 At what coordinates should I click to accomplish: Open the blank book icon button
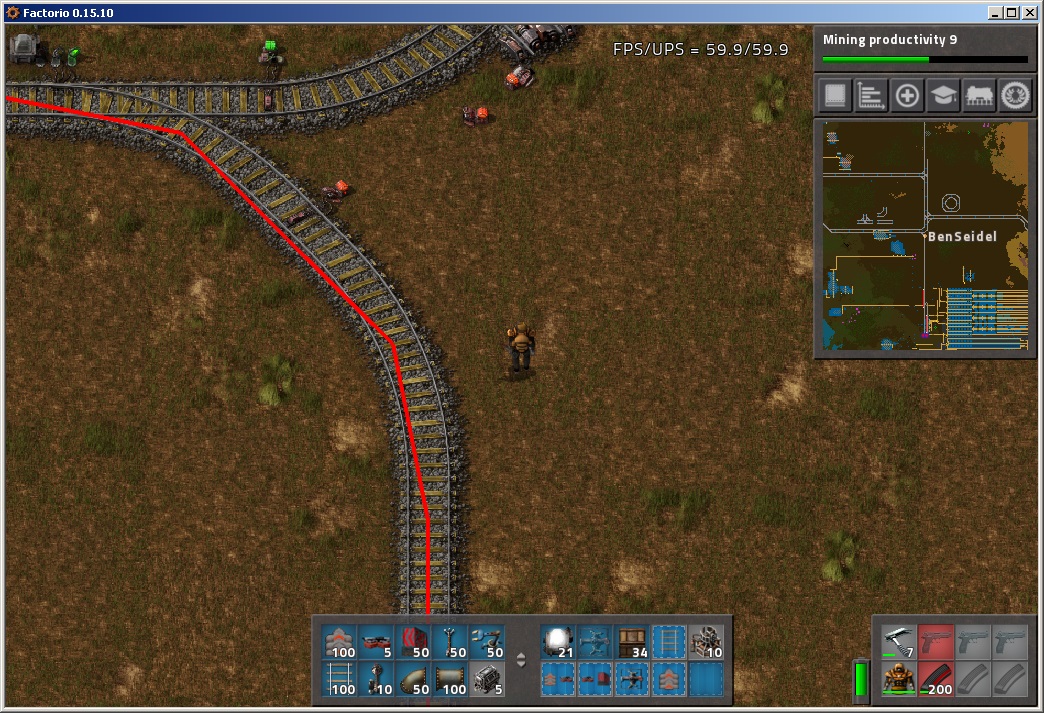pos(835,96)
